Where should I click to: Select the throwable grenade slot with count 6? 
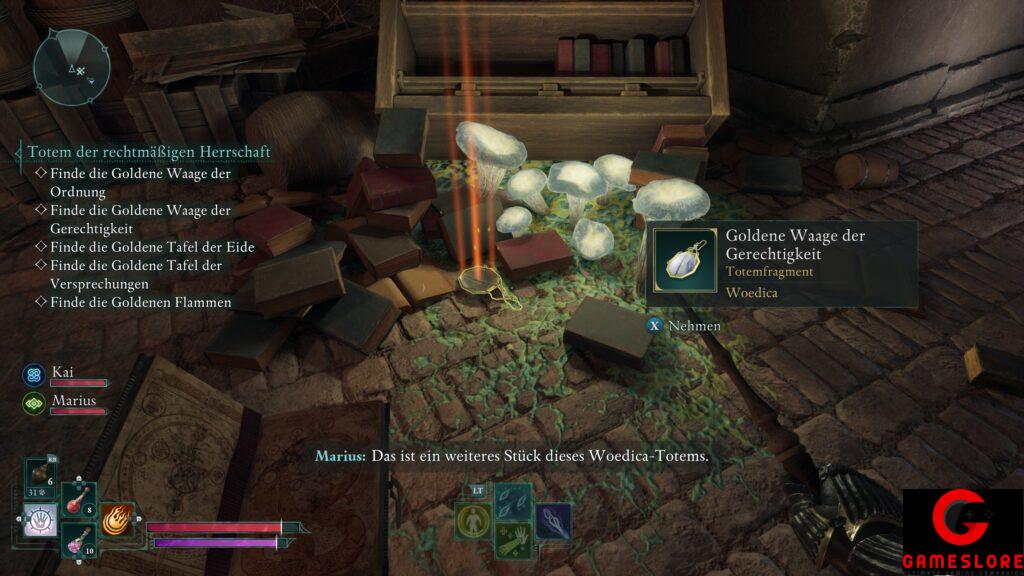coord(42,475)
